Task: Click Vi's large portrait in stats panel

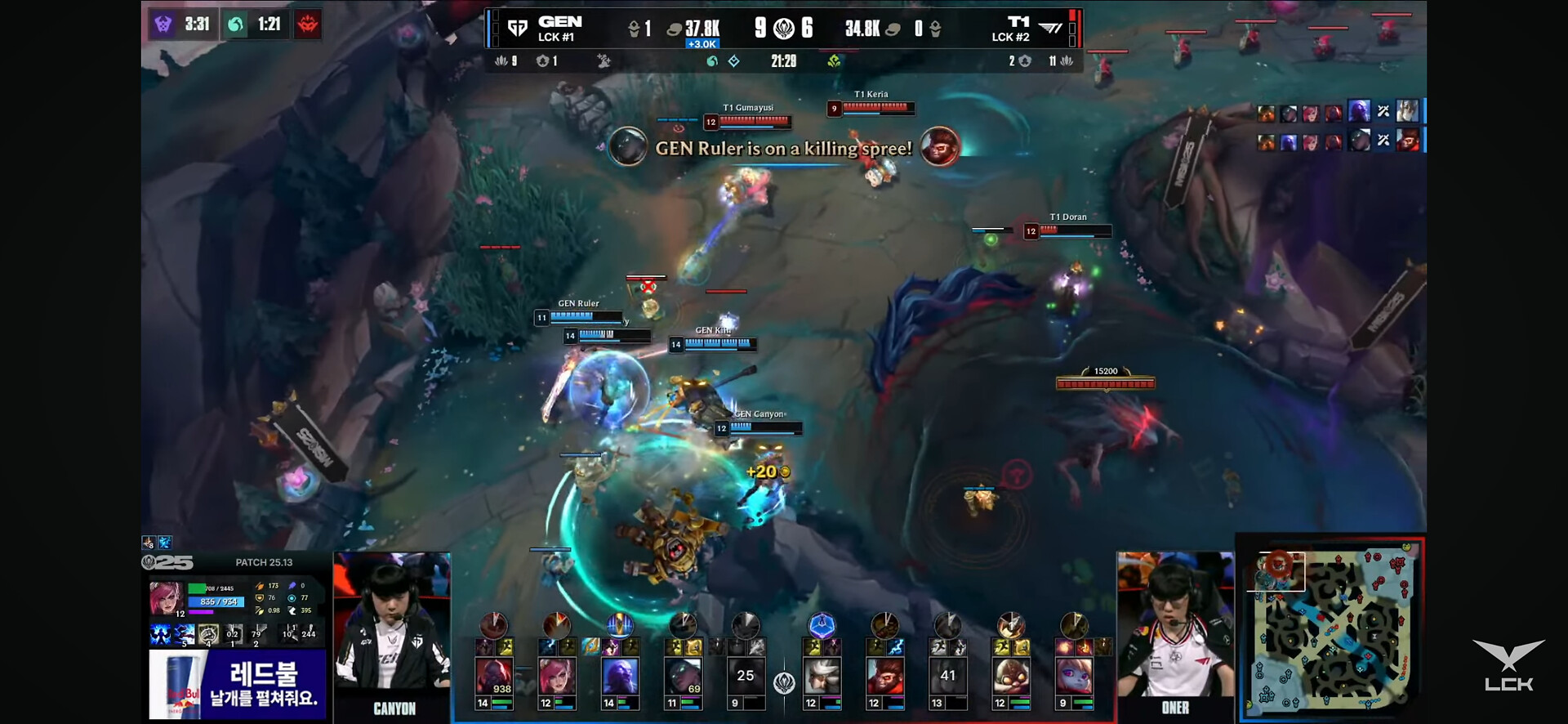Action: (166, 598)
